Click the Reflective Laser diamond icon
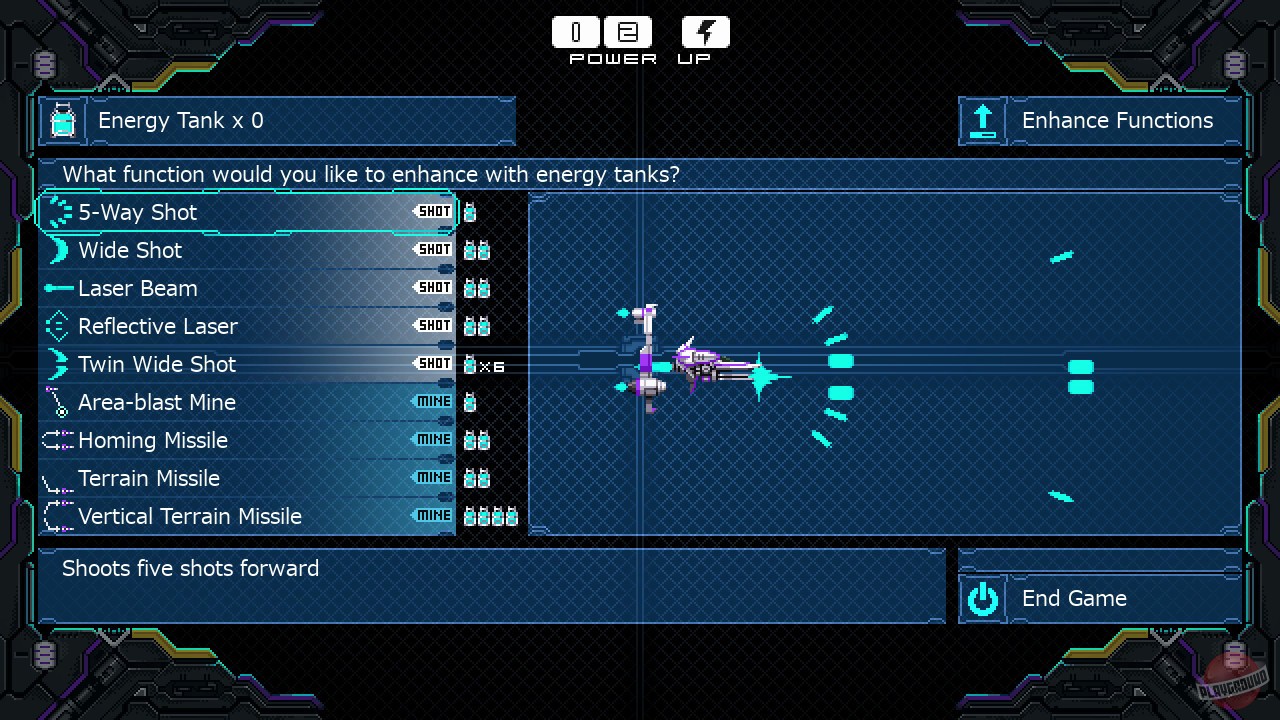 [x=58, y=326]
